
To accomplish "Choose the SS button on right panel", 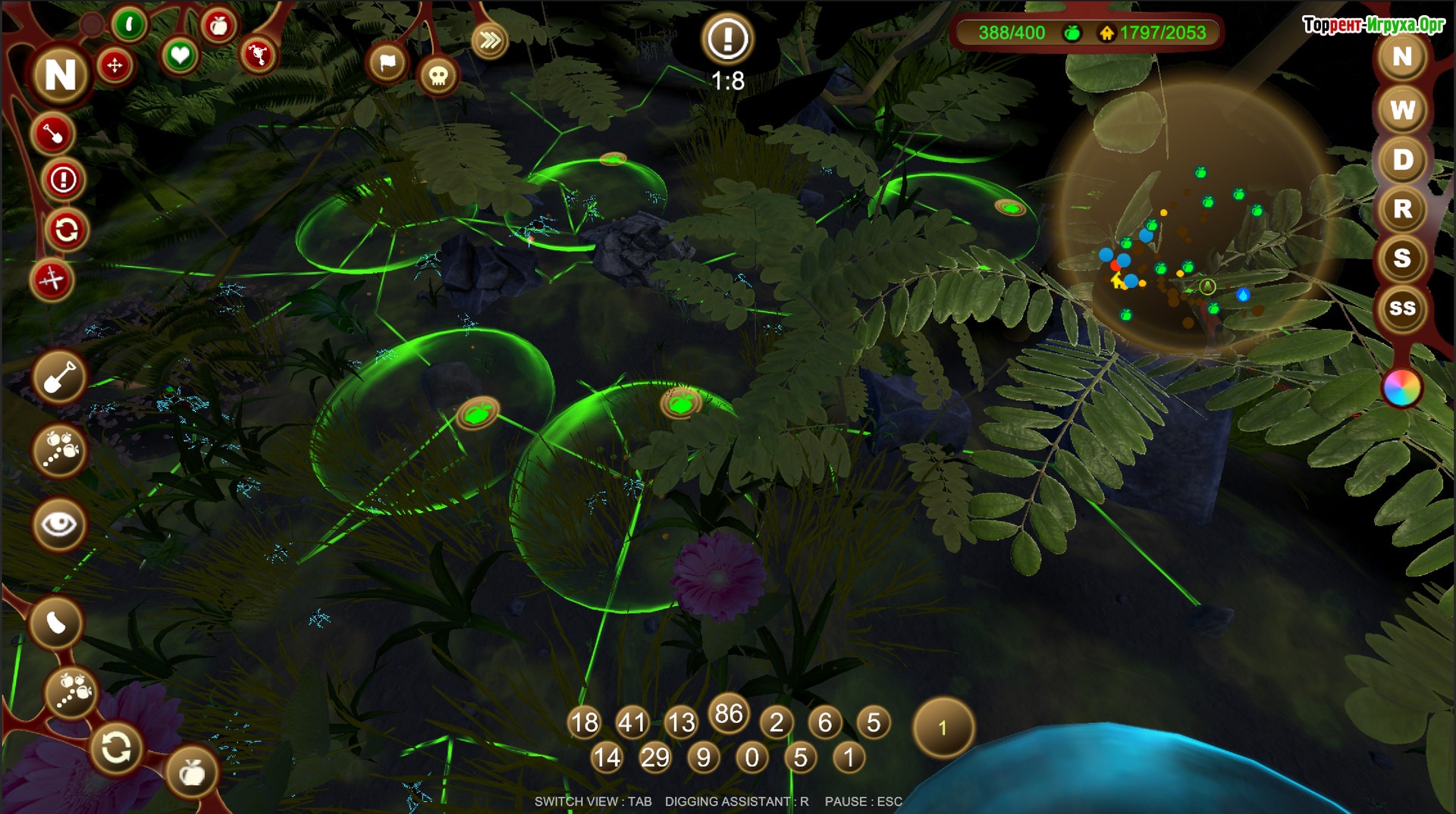I will tap(1402, 308).
